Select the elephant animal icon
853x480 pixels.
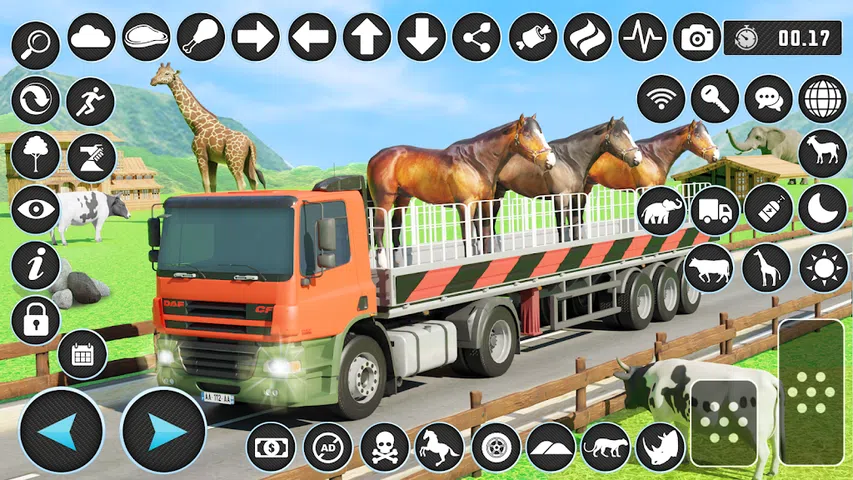point(661,211)
